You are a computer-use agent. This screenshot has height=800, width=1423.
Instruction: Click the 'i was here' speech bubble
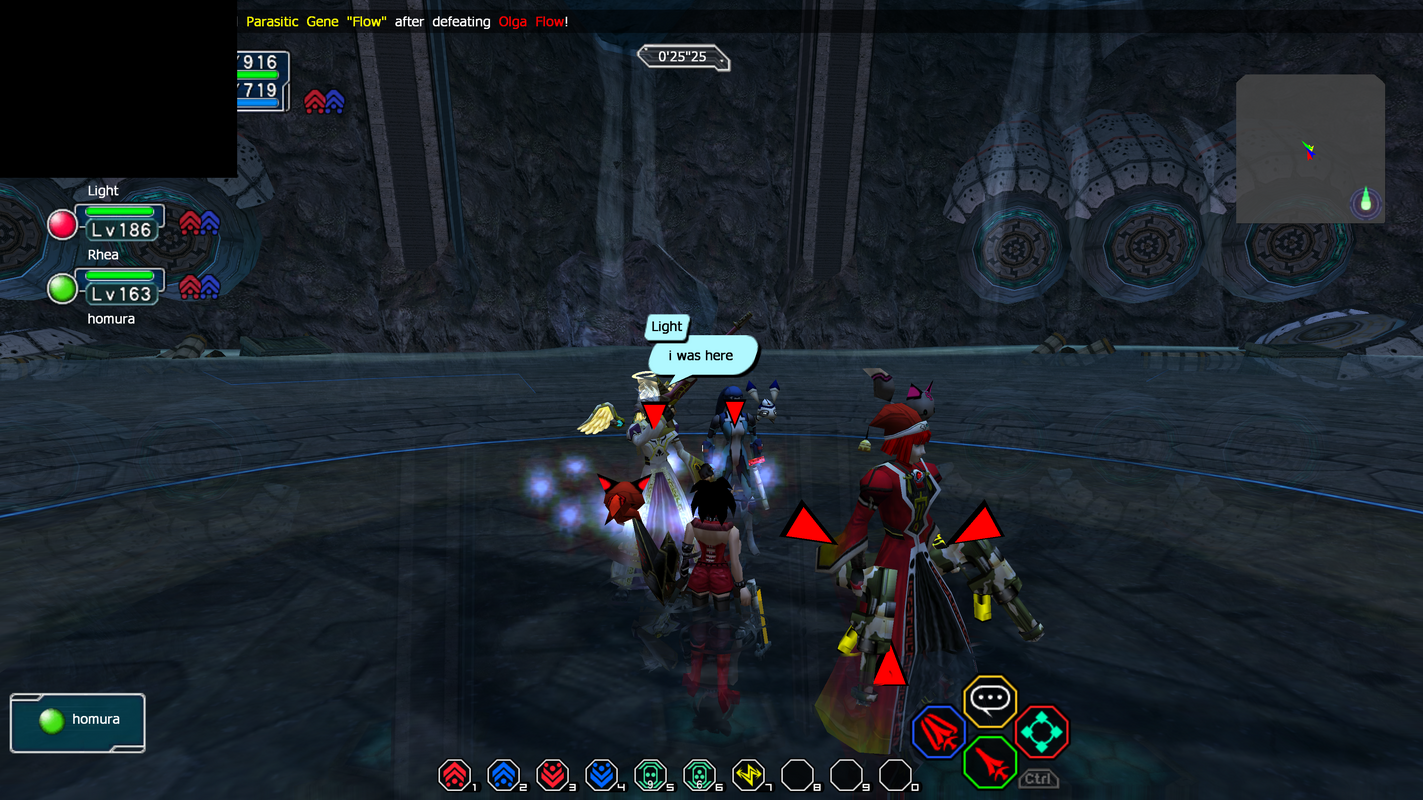[x=700, y=356]
